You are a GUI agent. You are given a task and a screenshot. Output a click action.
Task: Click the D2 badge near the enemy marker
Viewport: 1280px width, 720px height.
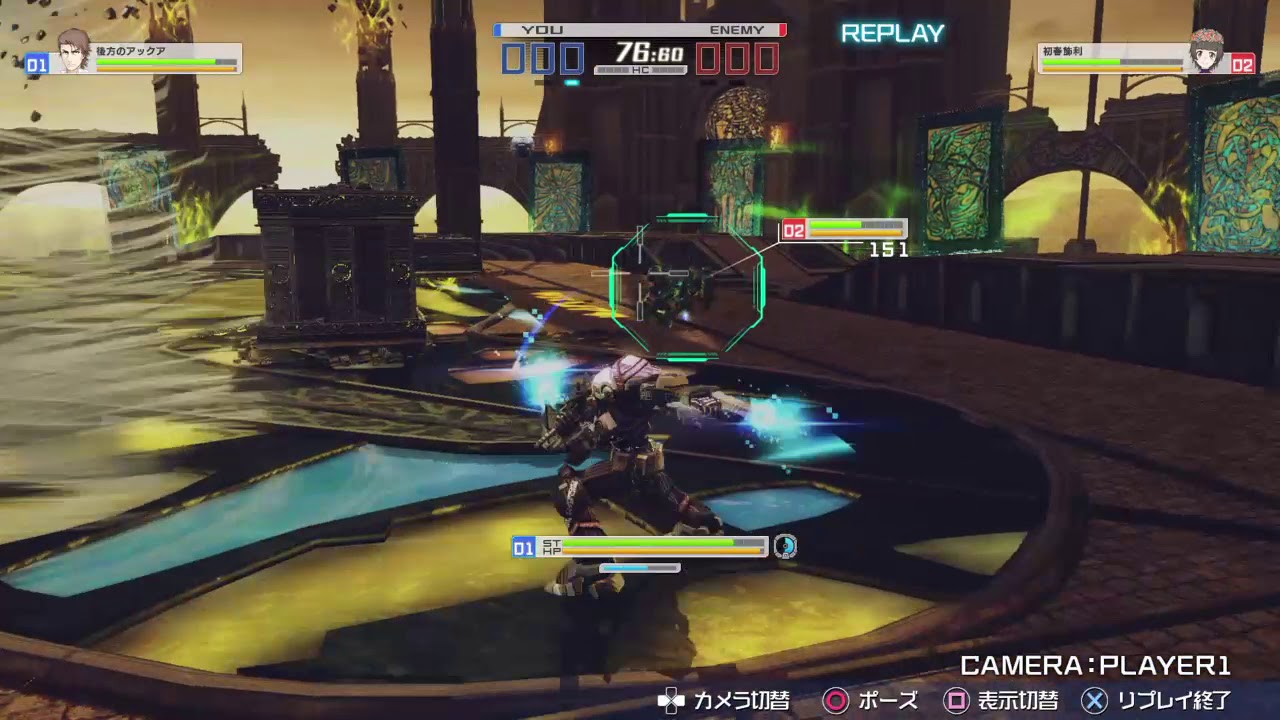pyautogui.click(x=795, y=228)
